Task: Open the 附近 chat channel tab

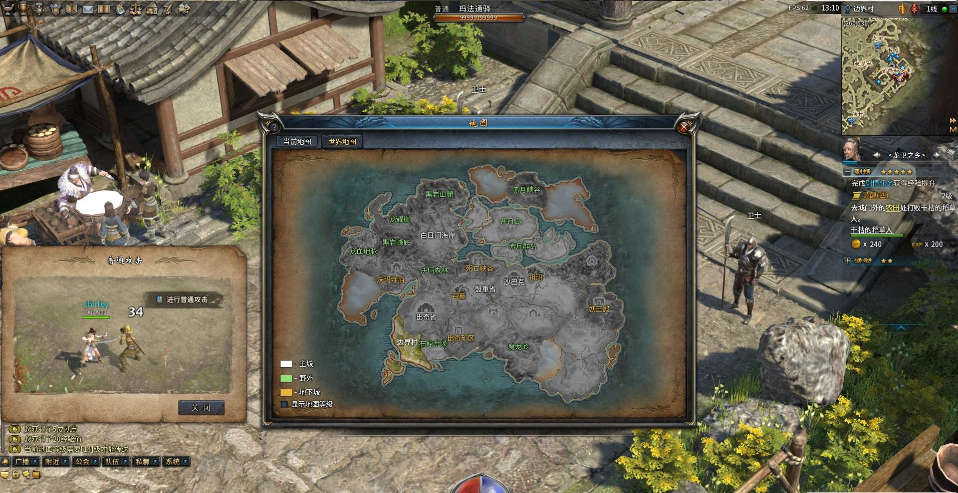Action: tap(51, 462)
